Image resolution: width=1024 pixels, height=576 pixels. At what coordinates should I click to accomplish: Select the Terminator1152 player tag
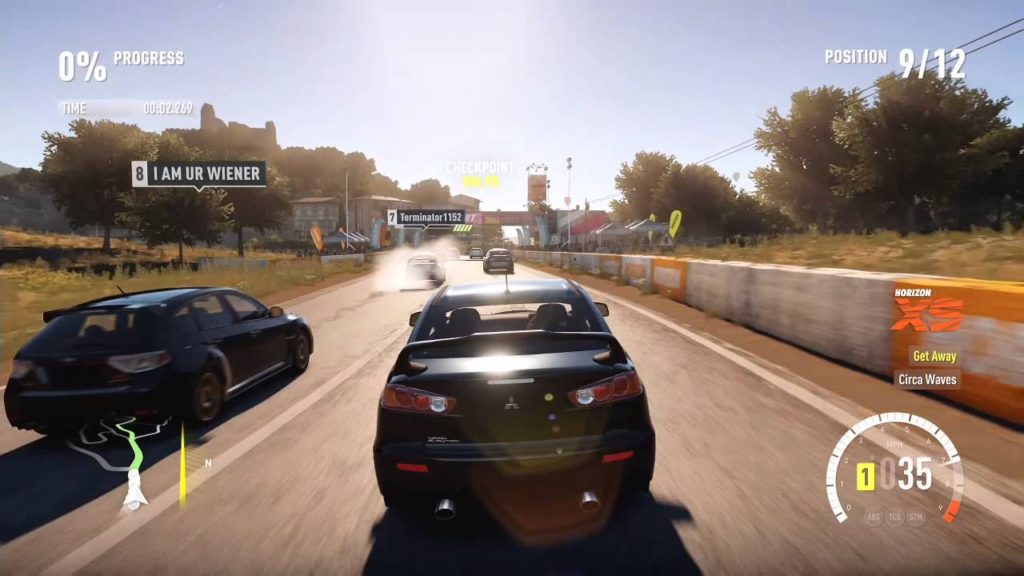coord(426,217)
